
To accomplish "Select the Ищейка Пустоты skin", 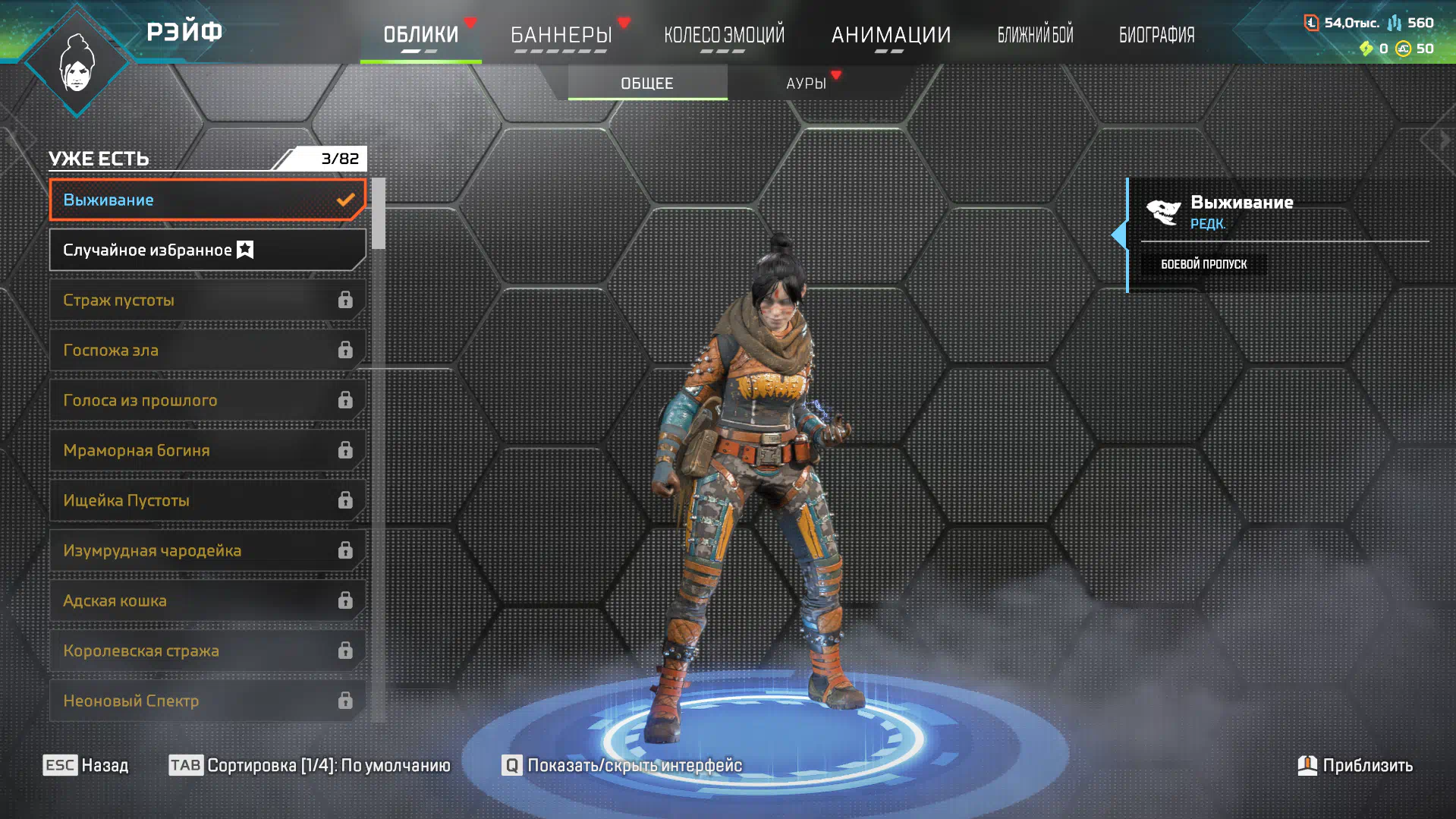I will (207, 500).
